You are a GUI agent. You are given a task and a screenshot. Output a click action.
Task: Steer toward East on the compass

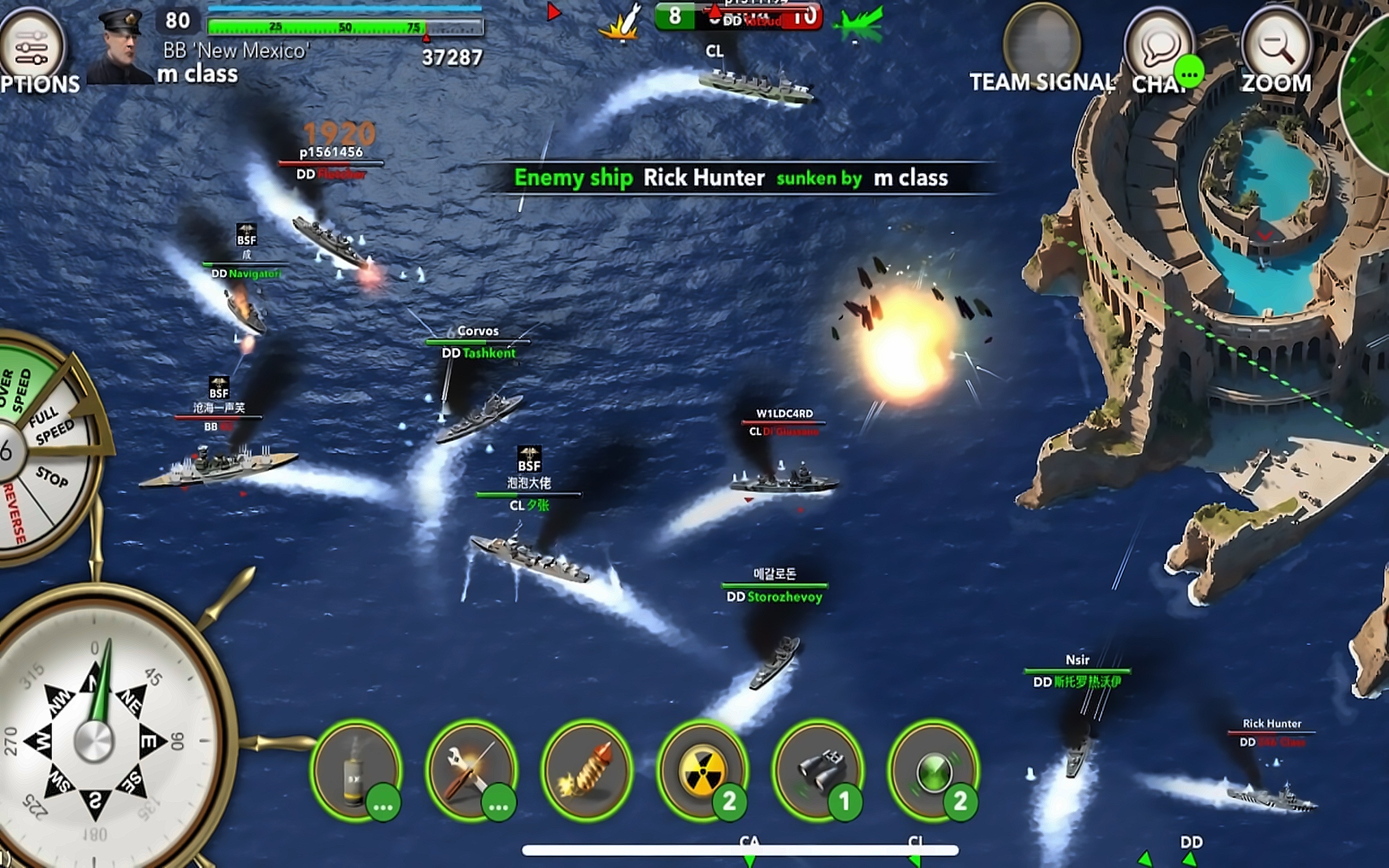tap(148, 741)
